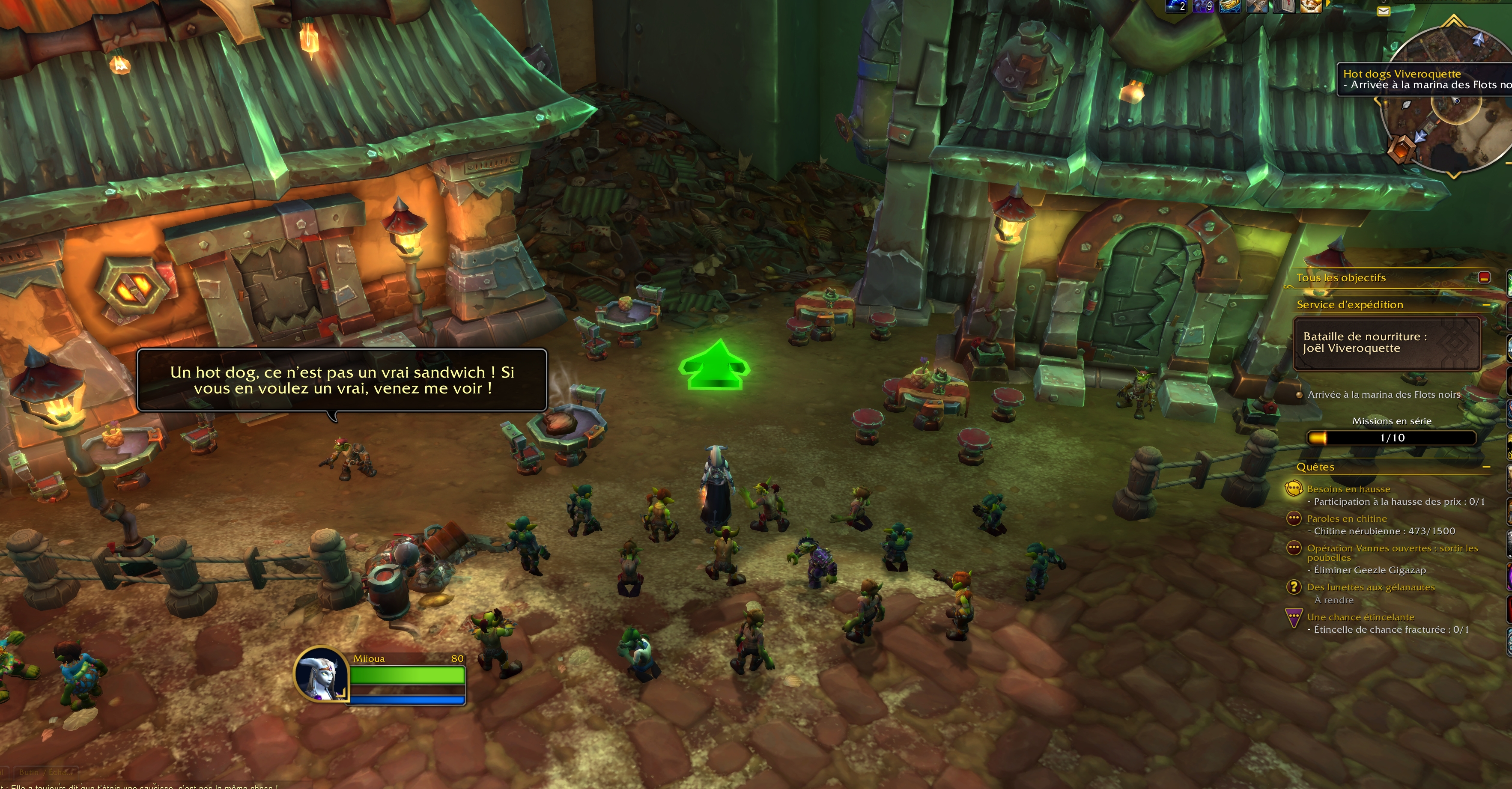Open the "Bataille de nourriture : Joël Viveroquette" banner
The height and width of the screenshot is (789, 1512).
tap(1387, 343)
